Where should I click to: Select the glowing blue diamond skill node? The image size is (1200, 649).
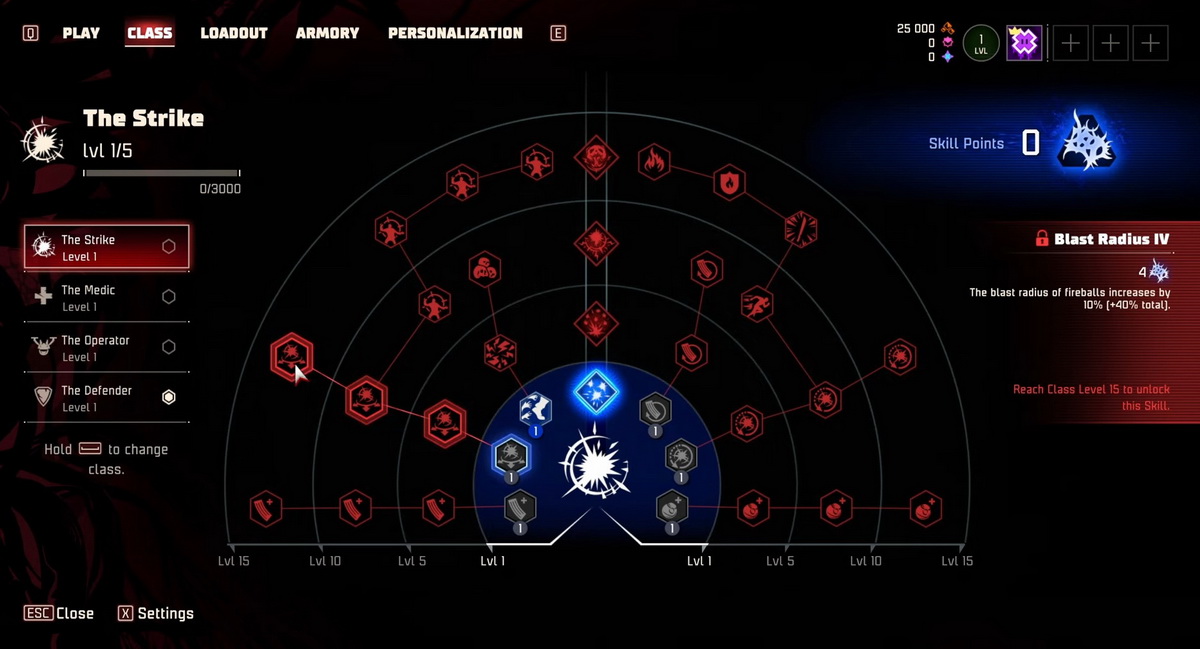pos(596,392)
